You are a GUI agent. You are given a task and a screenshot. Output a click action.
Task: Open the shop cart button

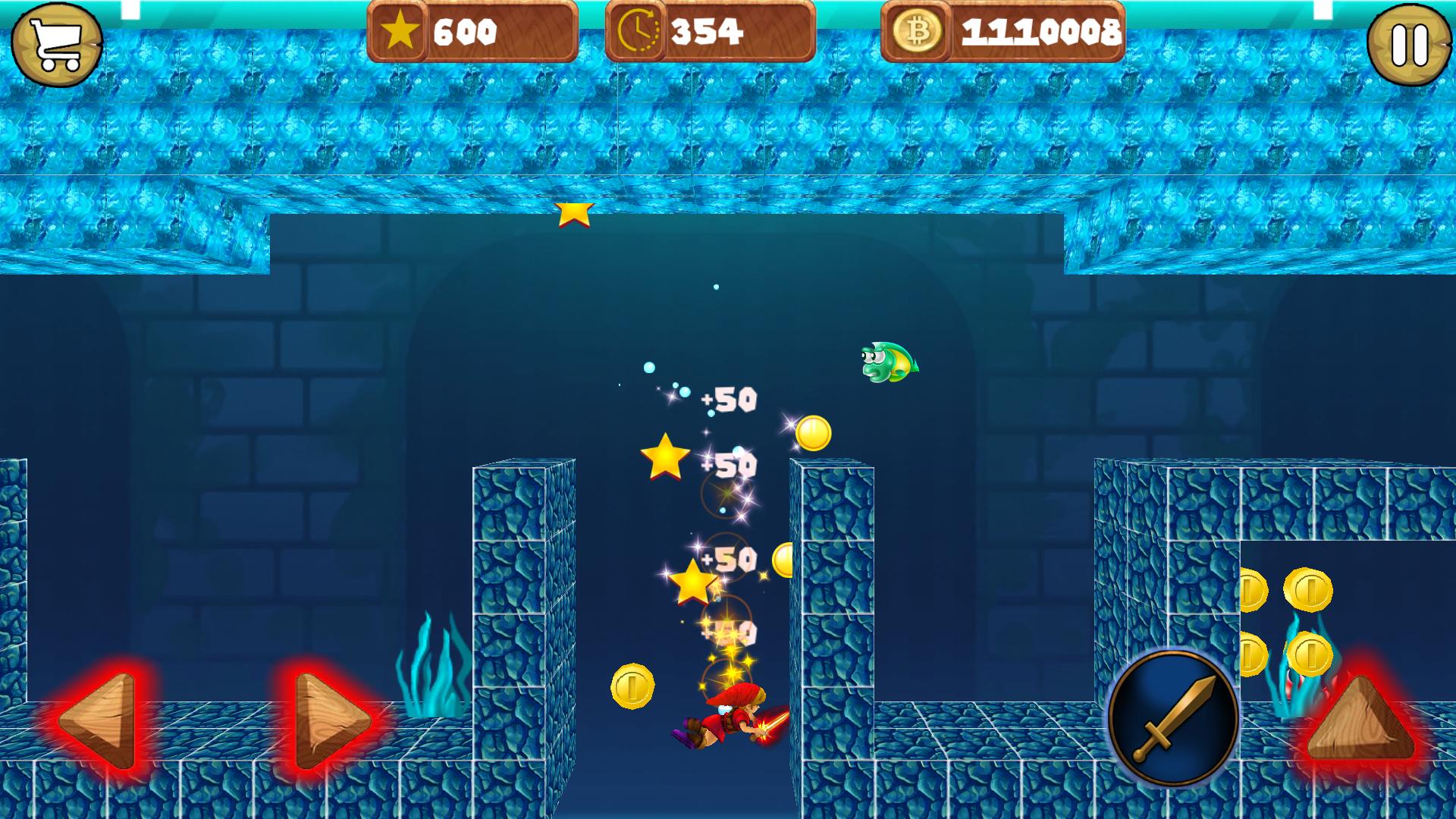pos(57,44)
